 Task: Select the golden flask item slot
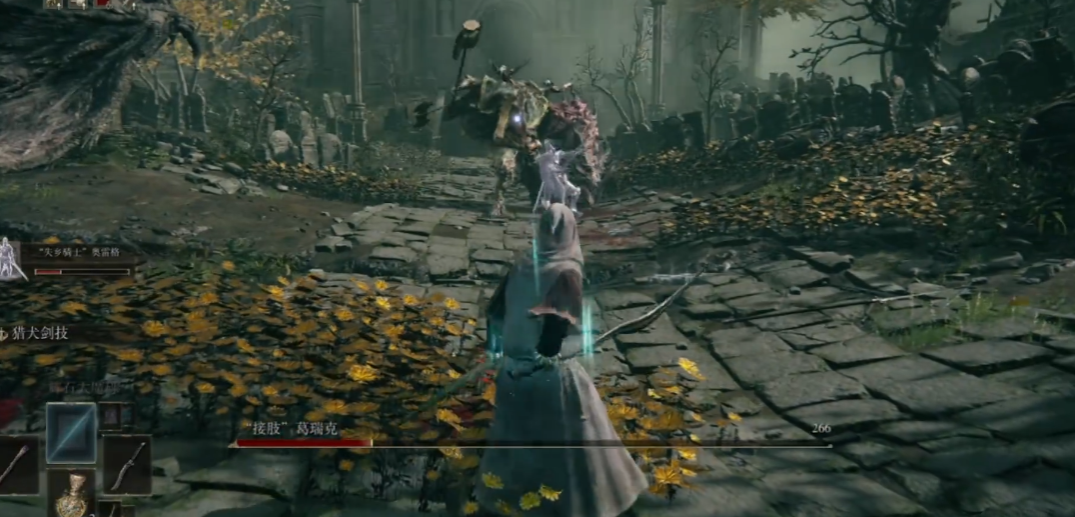tap(72, 497)
